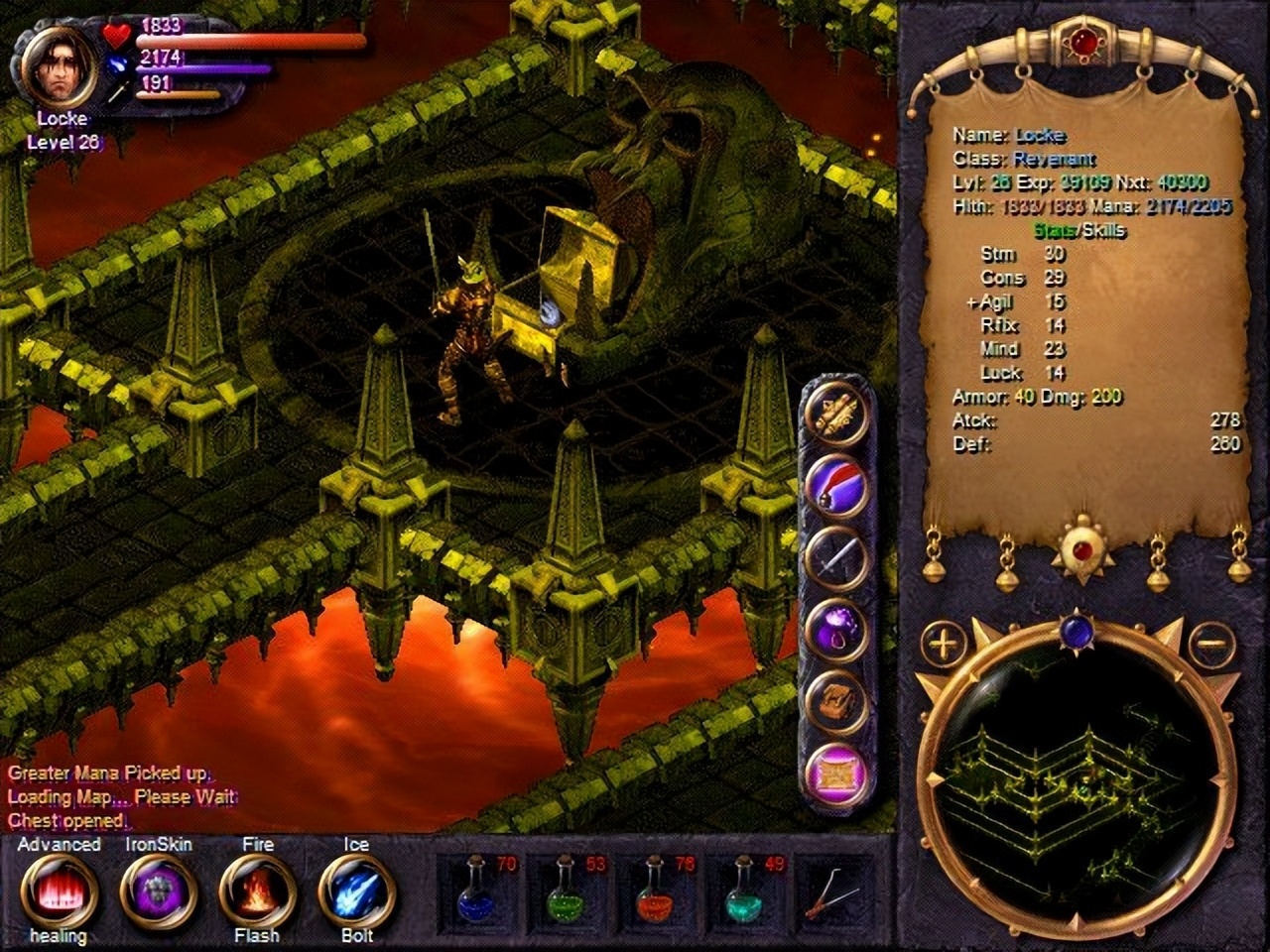Activate the IronSkin spell
Screen dimensions: 1270x952
(159, 890)
